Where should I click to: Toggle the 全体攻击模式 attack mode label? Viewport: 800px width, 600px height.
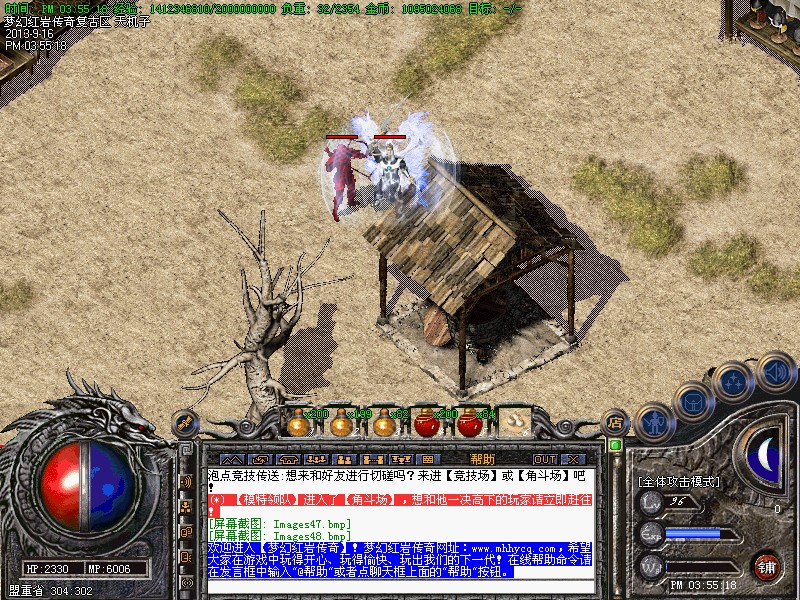point(678,481)
